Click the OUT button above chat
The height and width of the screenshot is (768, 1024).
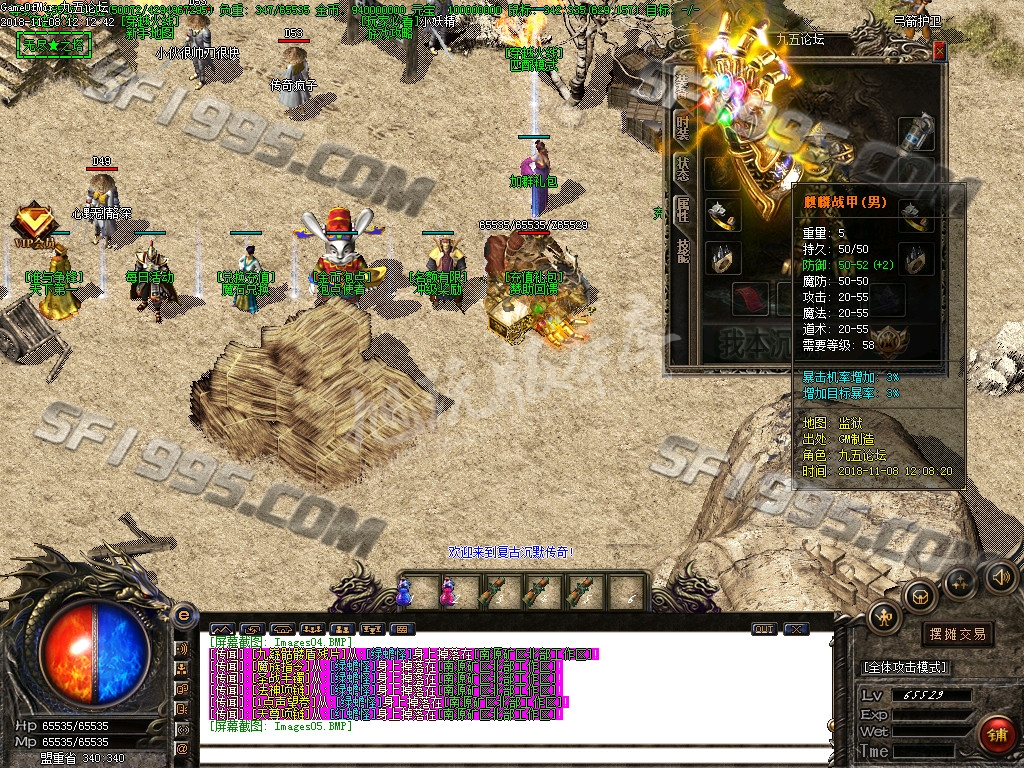(764, 629)
